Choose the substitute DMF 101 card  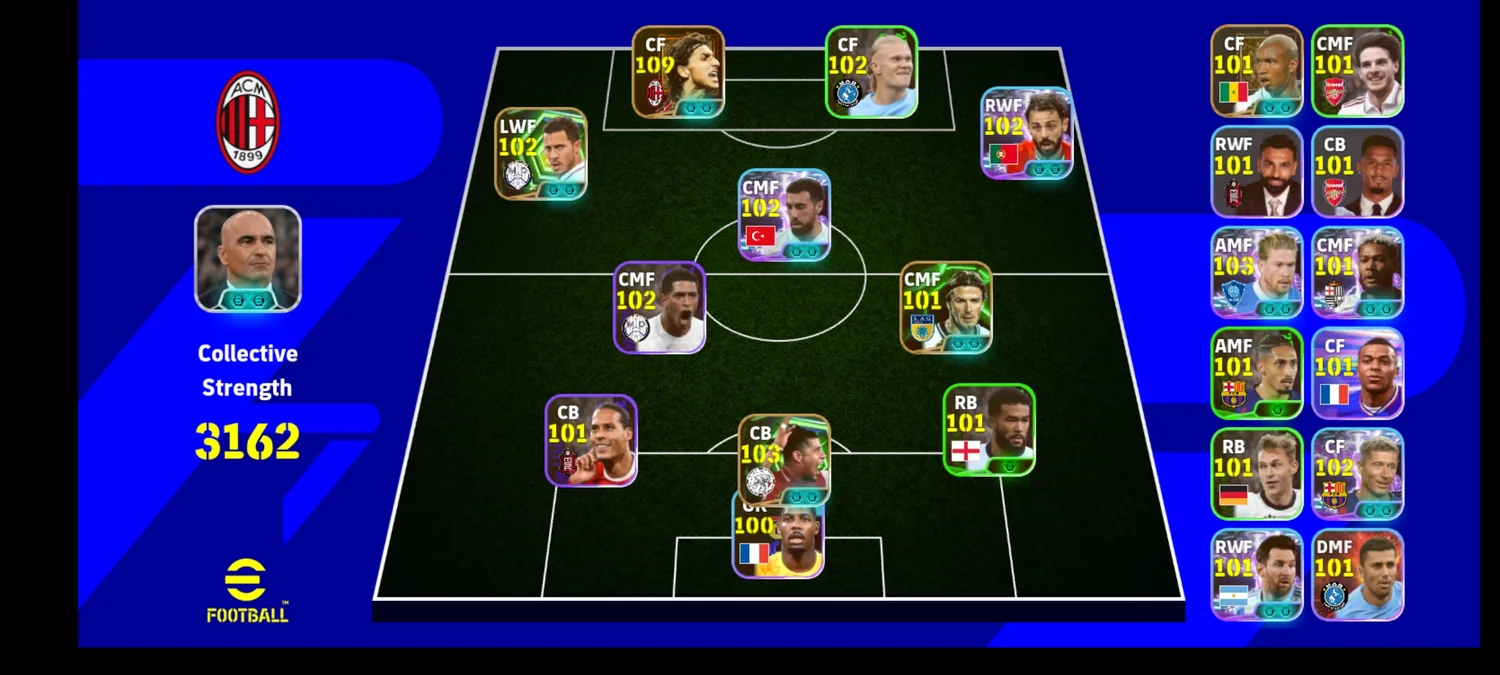[1357, 574]
